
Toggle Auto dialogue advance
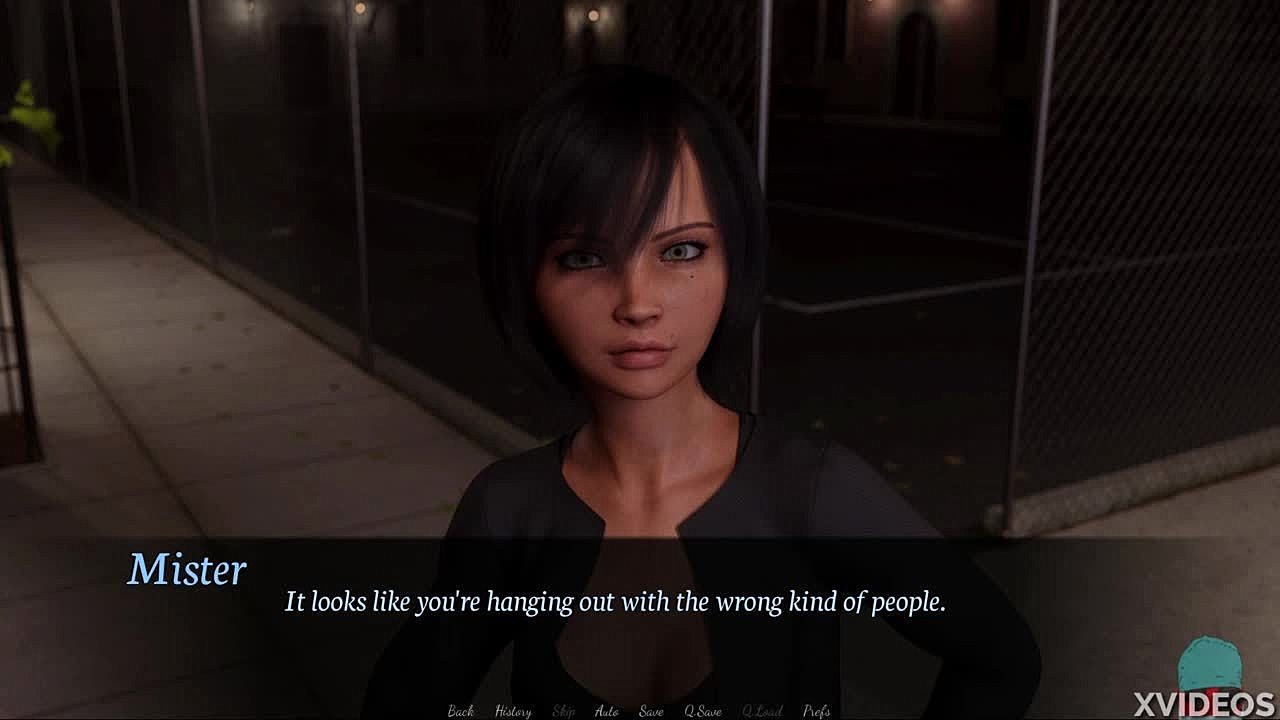click(x=607, y=711)
